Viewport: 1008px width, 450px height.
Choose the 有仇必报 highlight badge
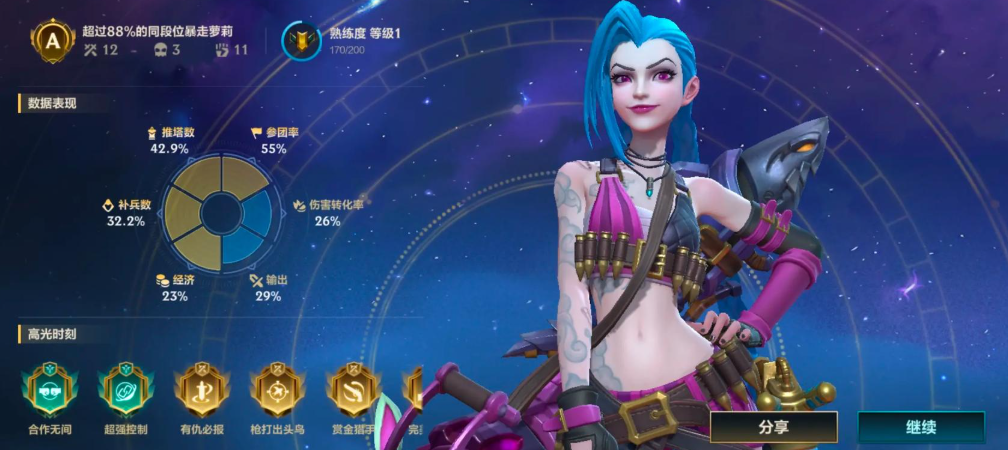point(199,389)
